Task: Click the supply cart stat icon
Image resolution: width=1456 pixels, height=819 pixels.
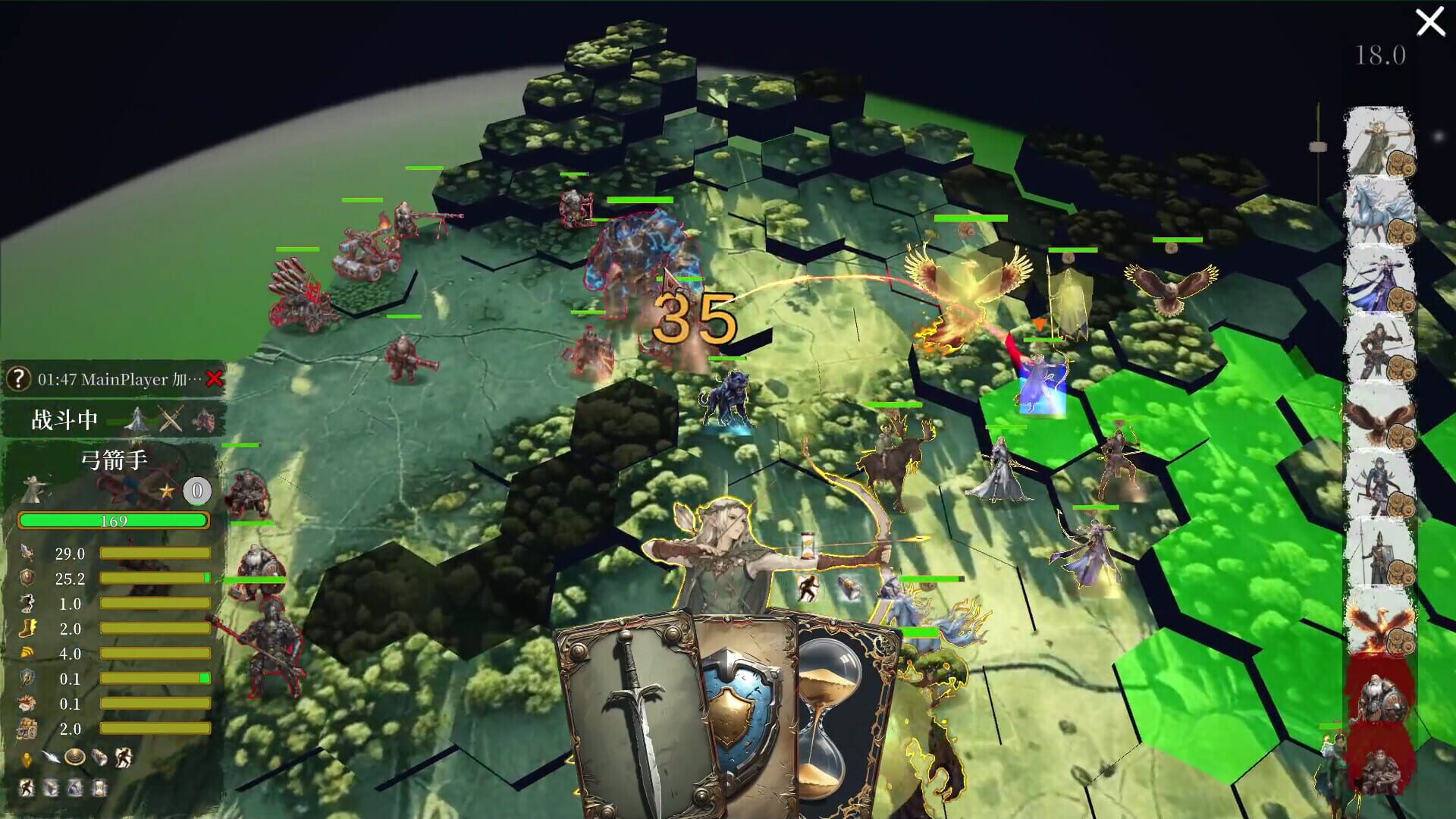Action: click(27, 727)
